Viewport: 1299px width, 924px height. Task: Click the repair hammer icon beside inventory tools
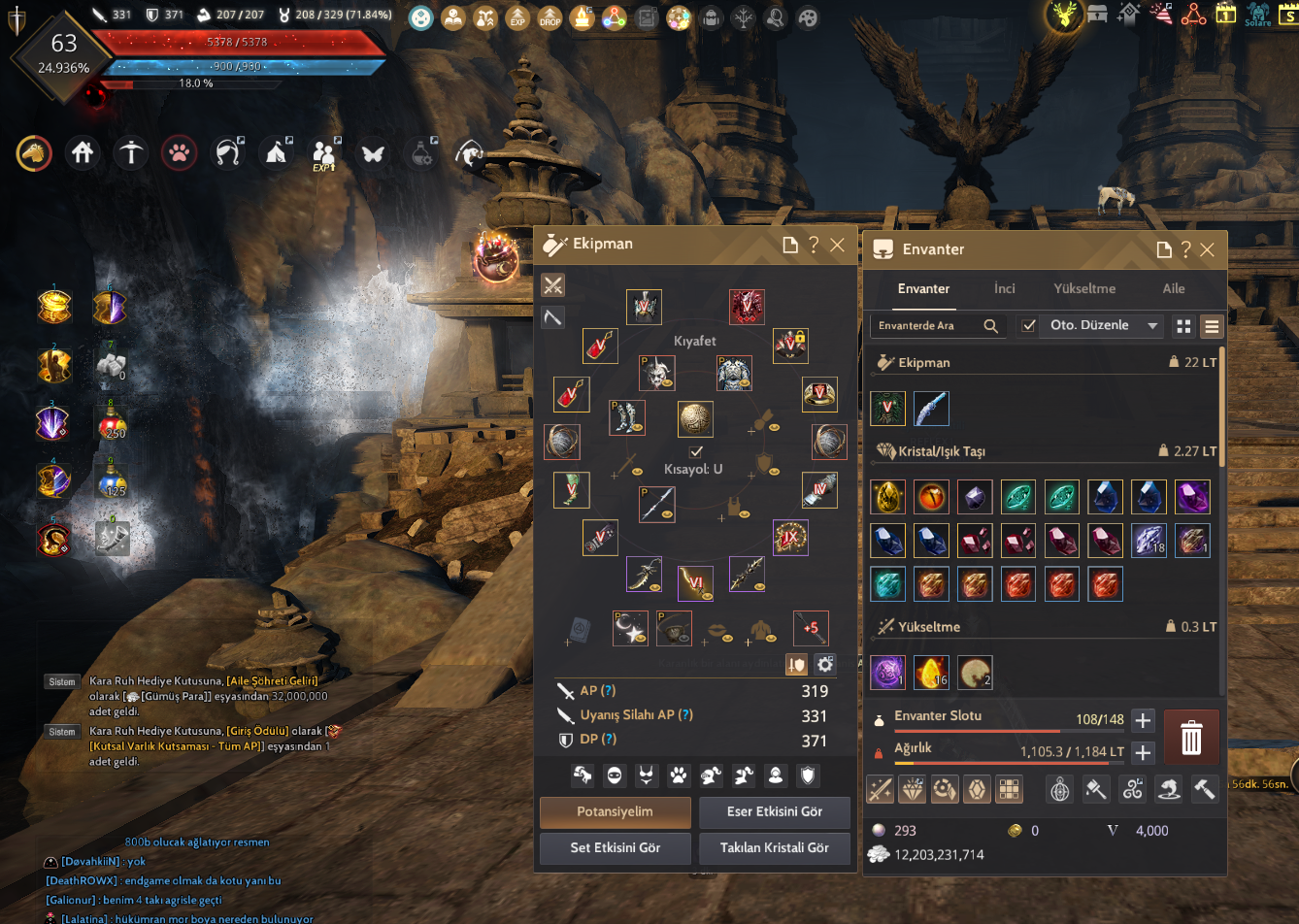point(1205,789)
